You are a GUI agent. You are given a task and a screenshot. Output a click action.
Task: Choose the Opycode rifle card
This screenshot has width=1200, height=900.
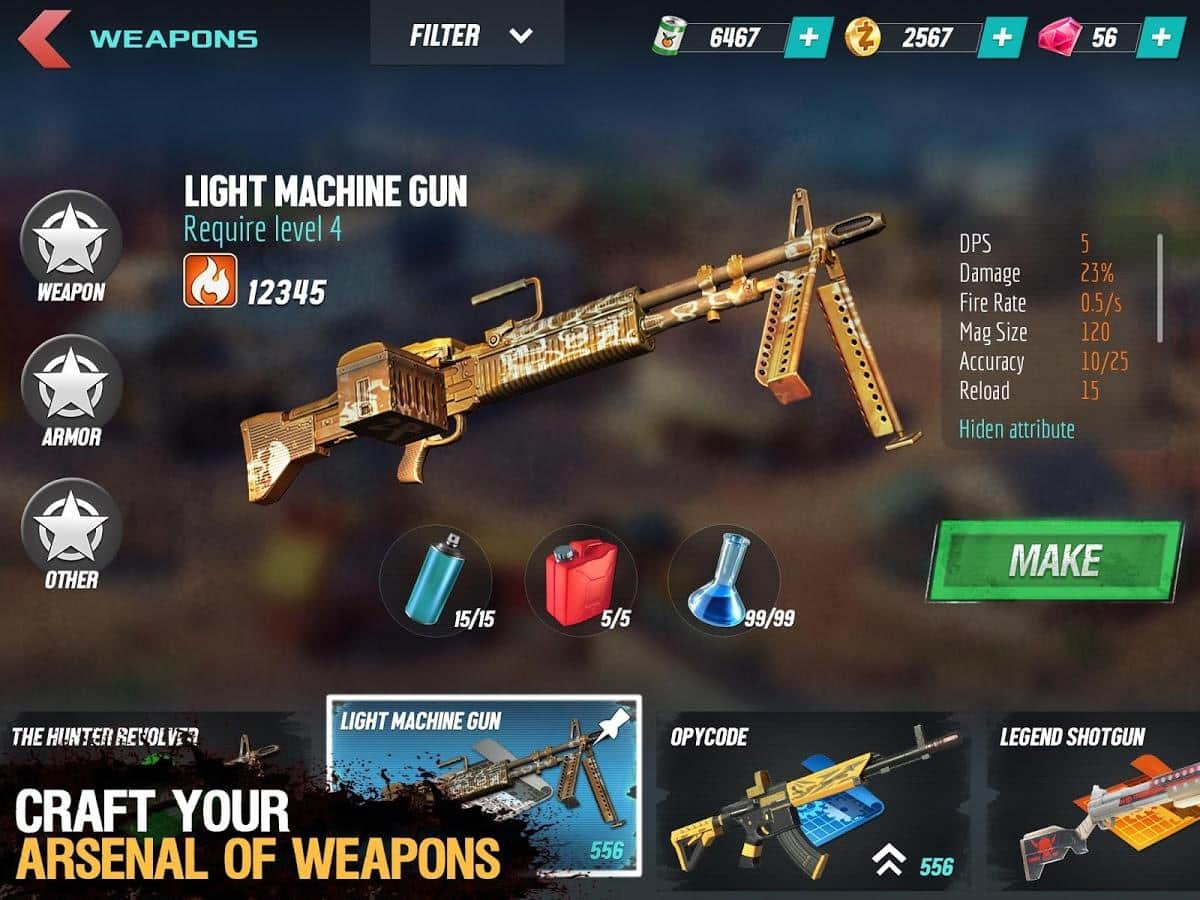[x=812, y=795]
